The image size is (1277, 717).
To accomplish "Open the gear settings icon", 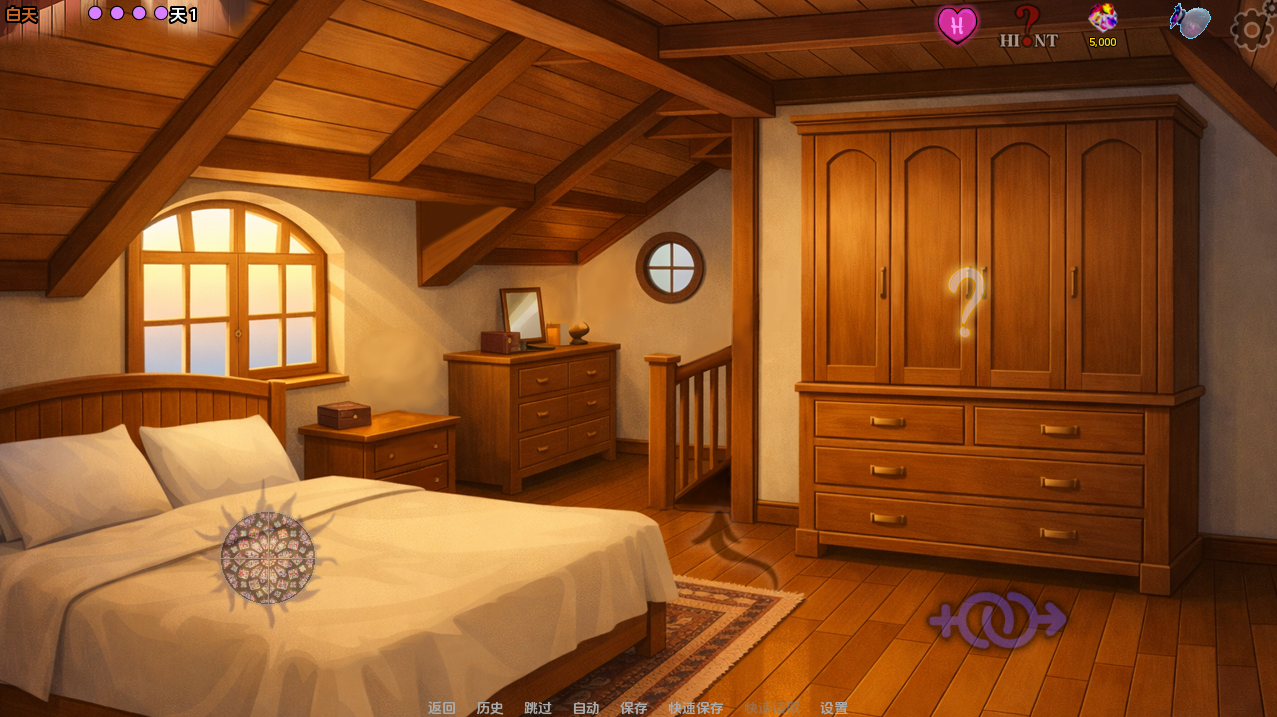I will pyautogui.click(x=1251, y=28).
